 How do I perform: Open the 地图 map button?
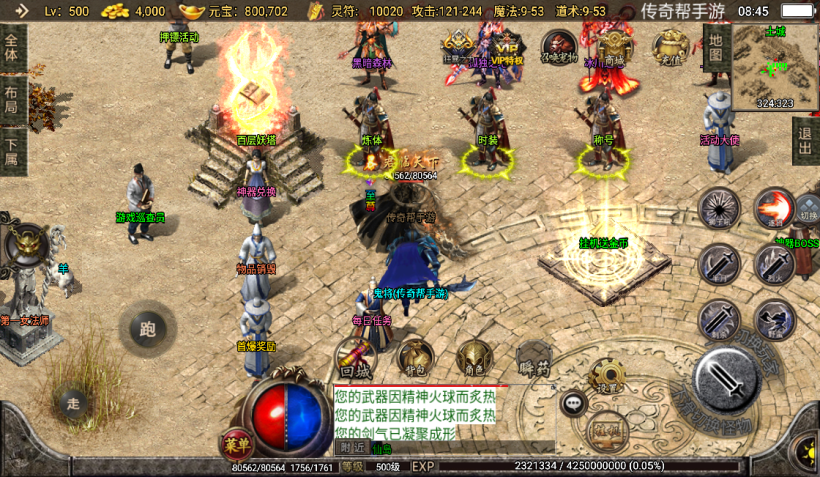tap(714, 47)
